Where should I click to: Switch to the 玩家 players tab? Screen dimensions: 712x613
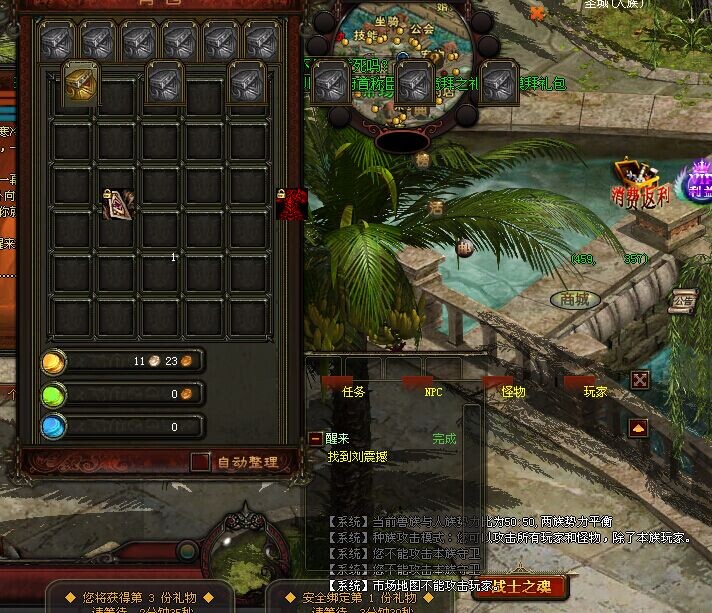tap(595, 391)
